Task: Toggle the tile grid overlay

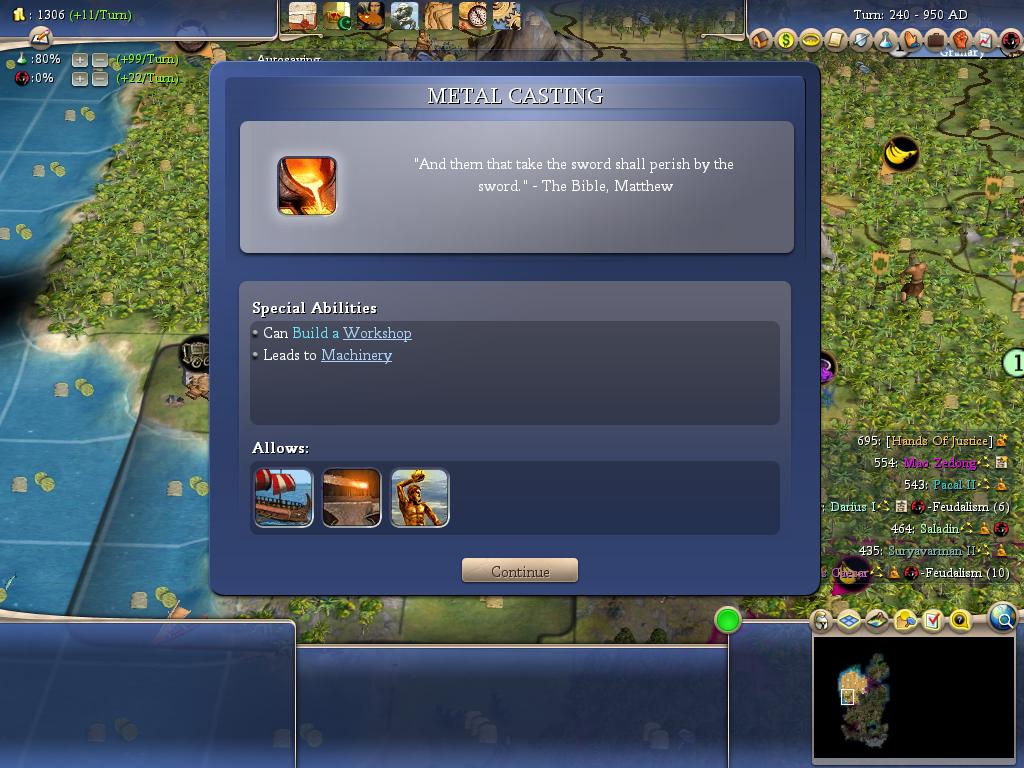Action: click(x=849, y=621)
